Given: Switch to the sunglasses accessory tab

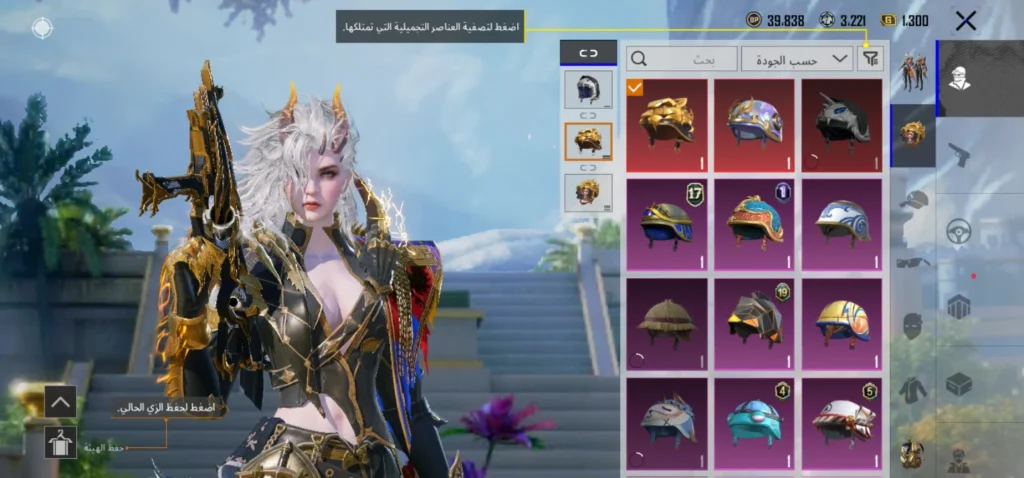Looking at the screenshot, I should 912,262.
